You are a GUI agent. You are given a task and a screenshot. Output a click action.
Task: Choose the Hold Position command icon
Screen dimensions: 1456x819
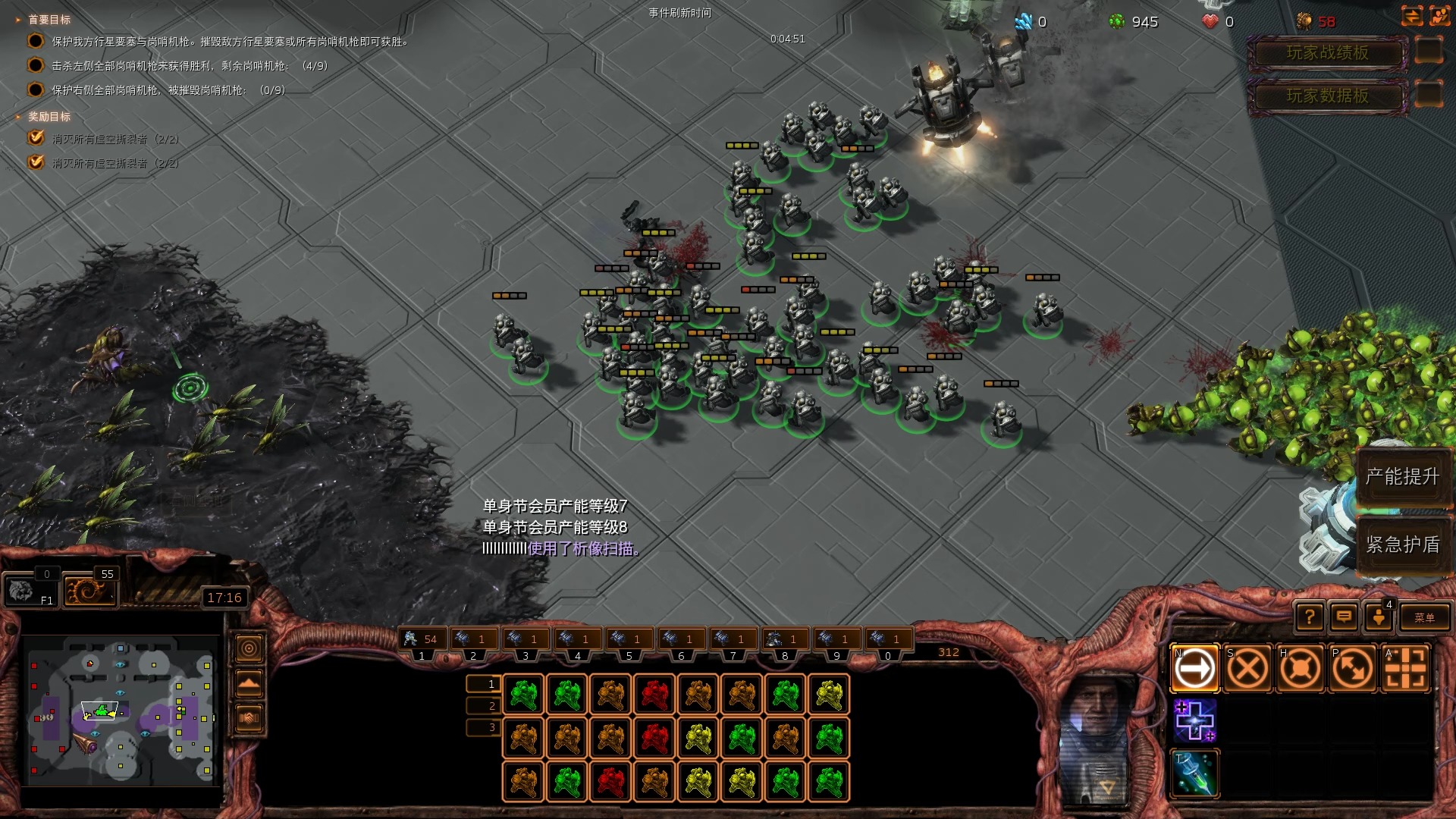point(1300,669)
